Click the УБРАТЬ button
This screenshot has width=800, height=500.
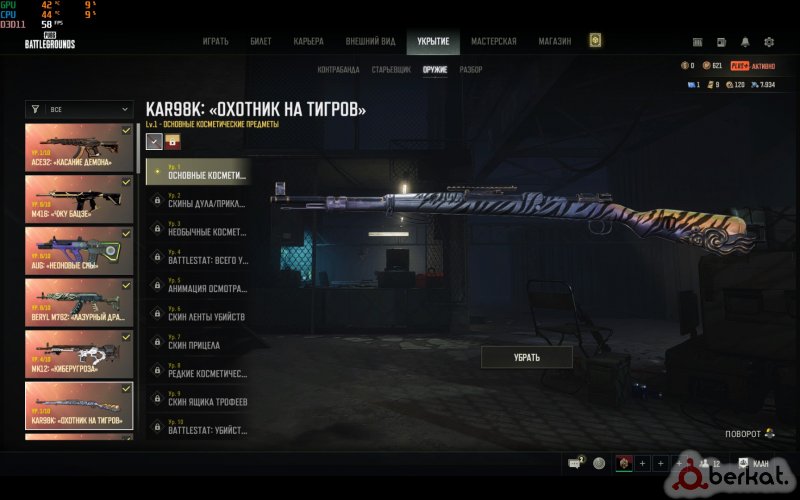pos(526,357)
